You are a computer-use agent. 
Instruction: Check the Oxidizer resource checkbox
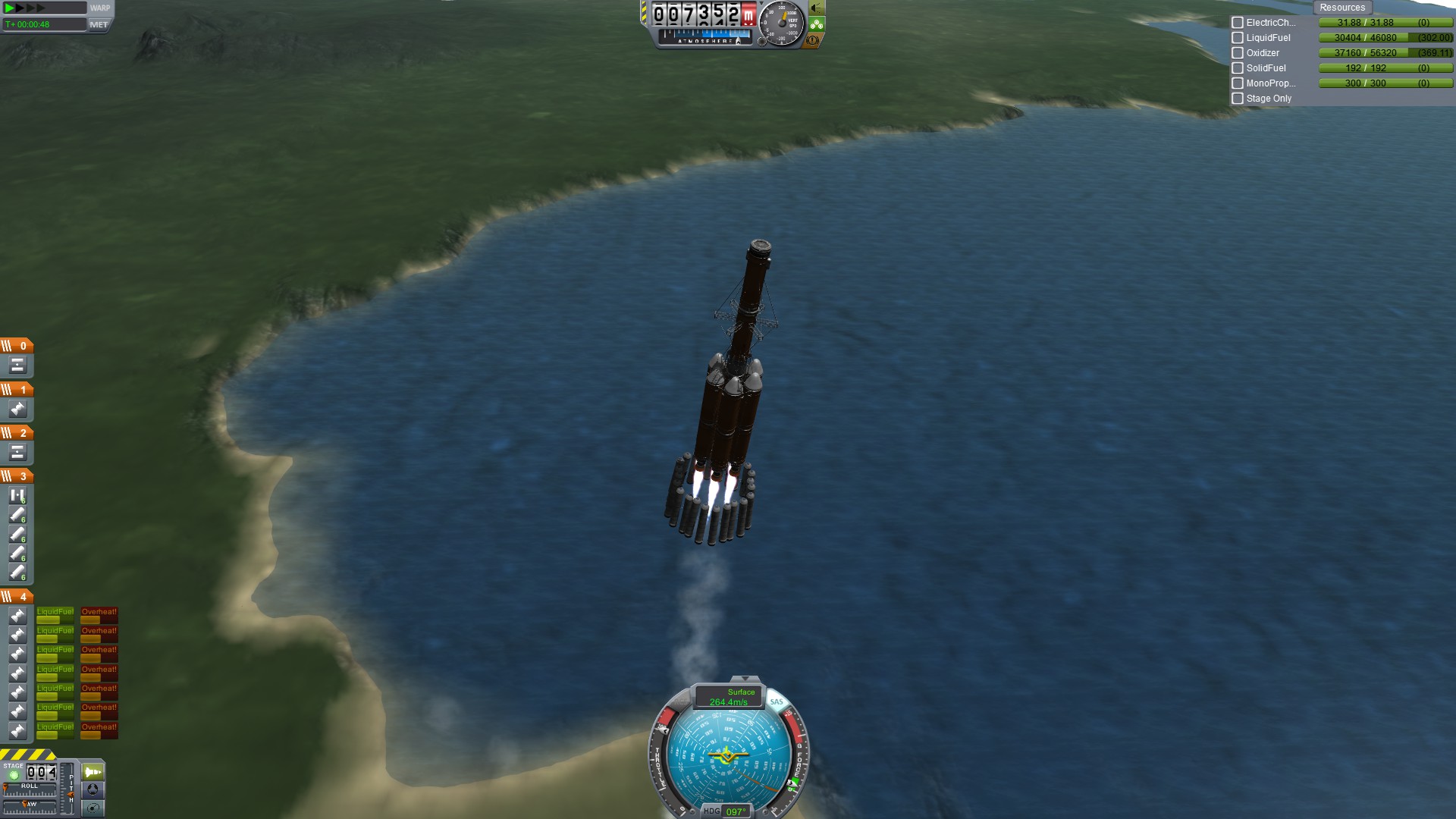1238,53
